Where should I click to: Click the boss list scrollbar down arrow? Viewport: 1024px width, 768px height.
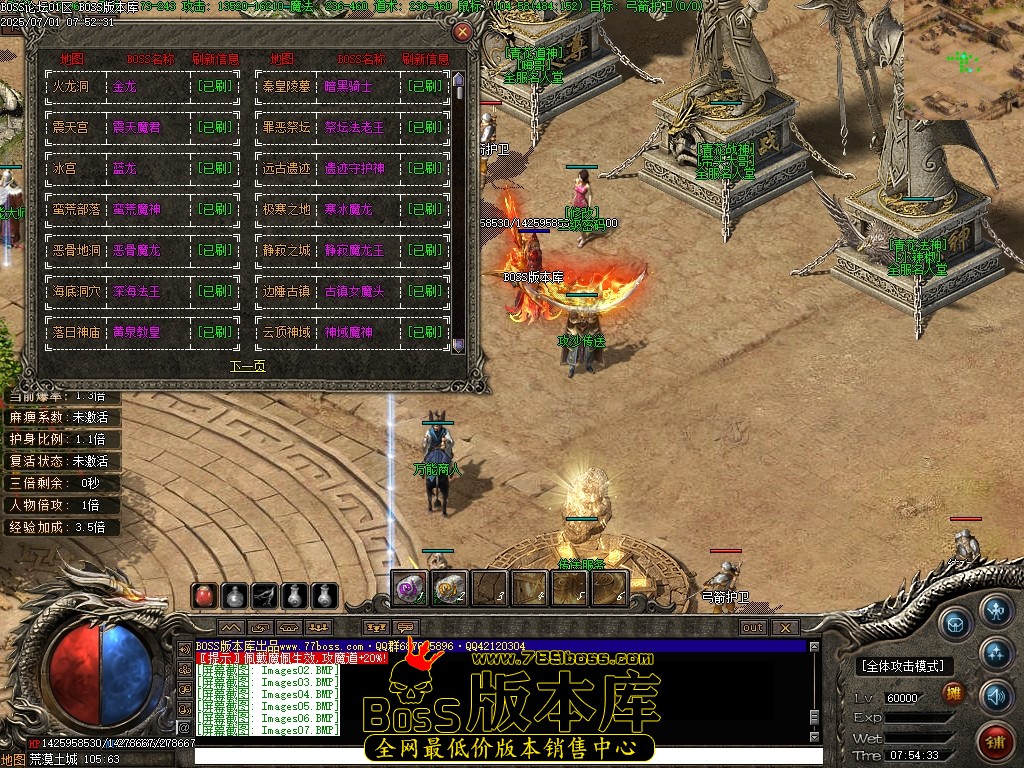tap(458, 346)
